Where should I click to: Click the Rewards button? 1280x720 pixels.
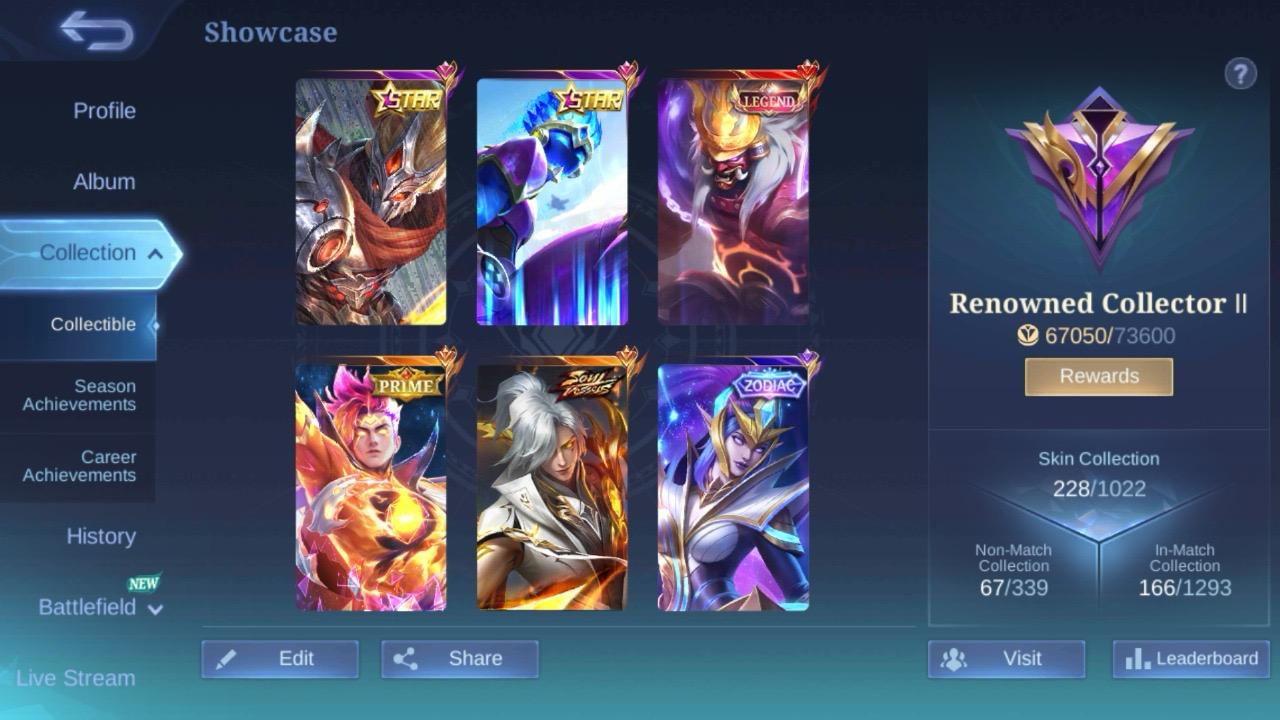tap(1098, 376)
